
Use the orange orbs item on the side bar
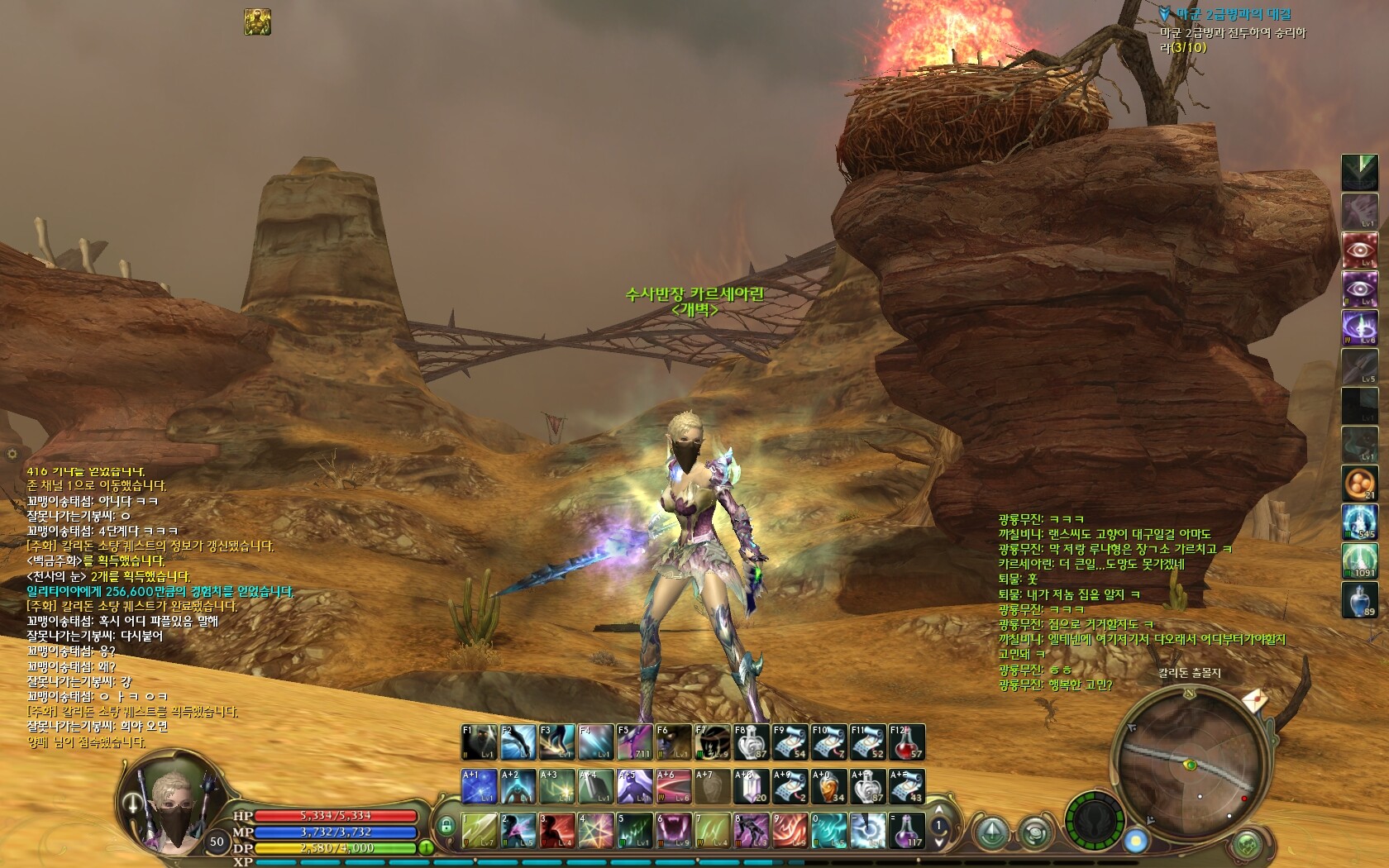point(1358,484)
